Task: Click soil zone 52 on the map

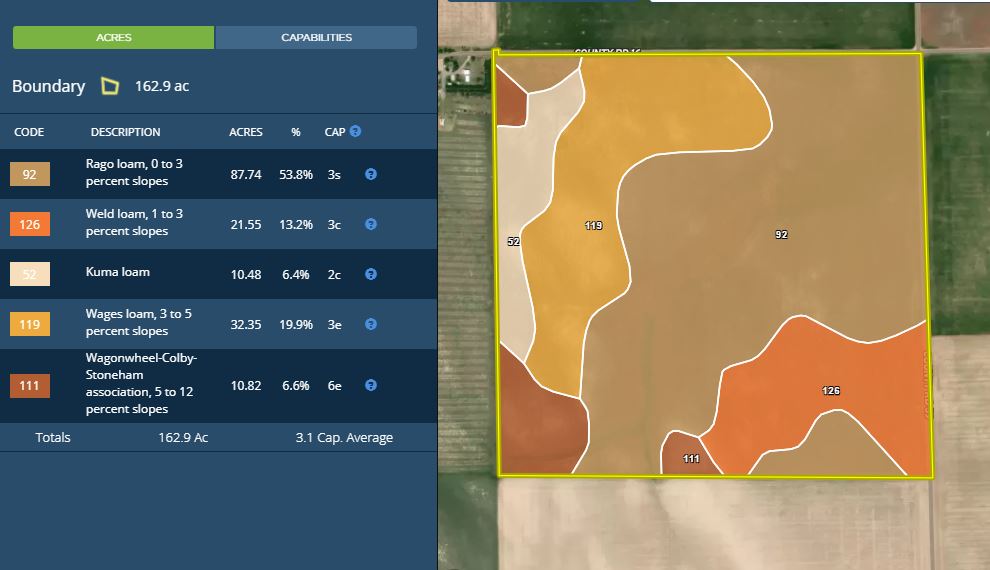Action: click(514, 242)
